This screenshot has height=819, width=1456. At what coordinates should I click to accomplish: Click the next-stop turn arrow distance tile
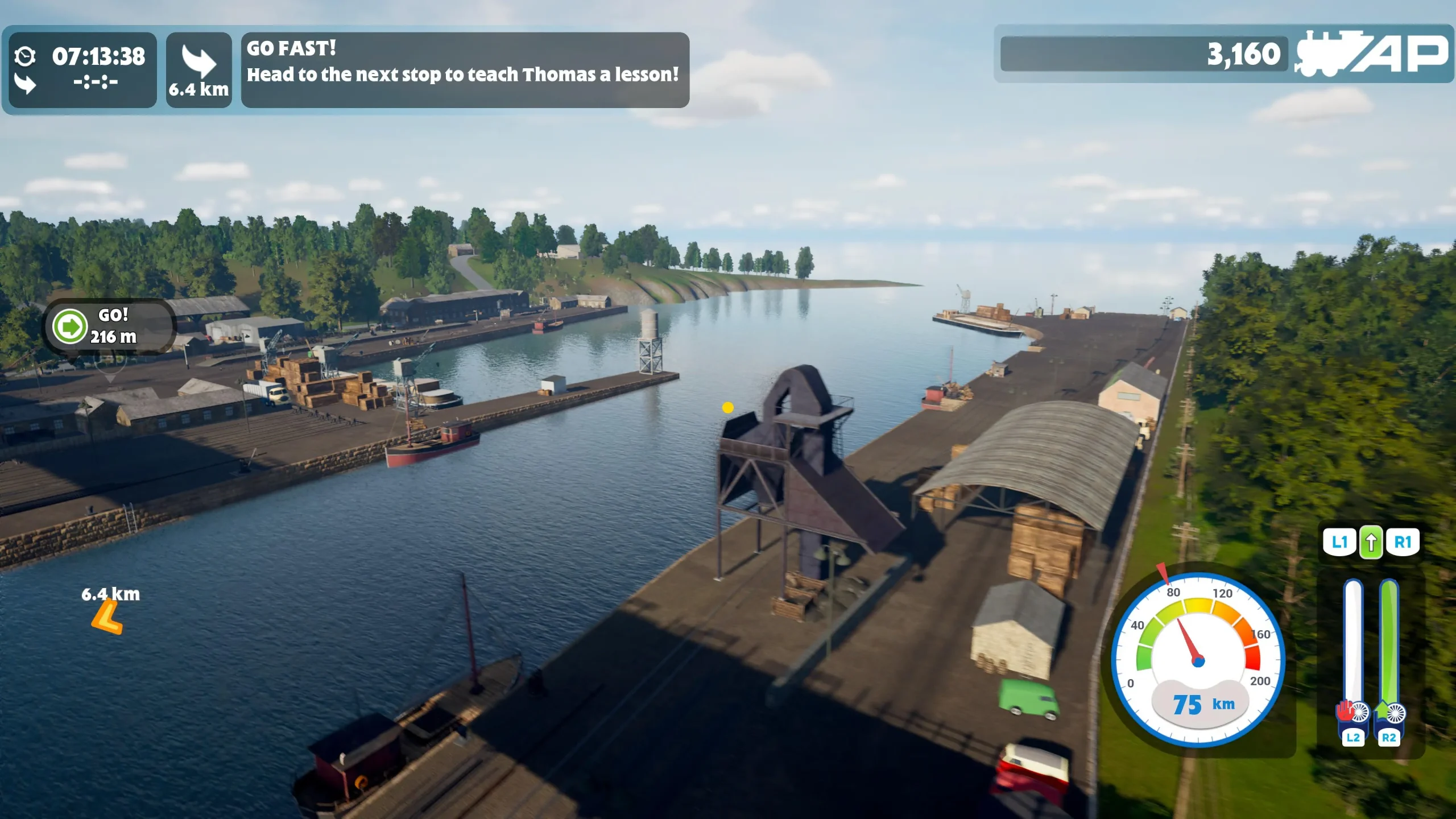click(198, 69)
